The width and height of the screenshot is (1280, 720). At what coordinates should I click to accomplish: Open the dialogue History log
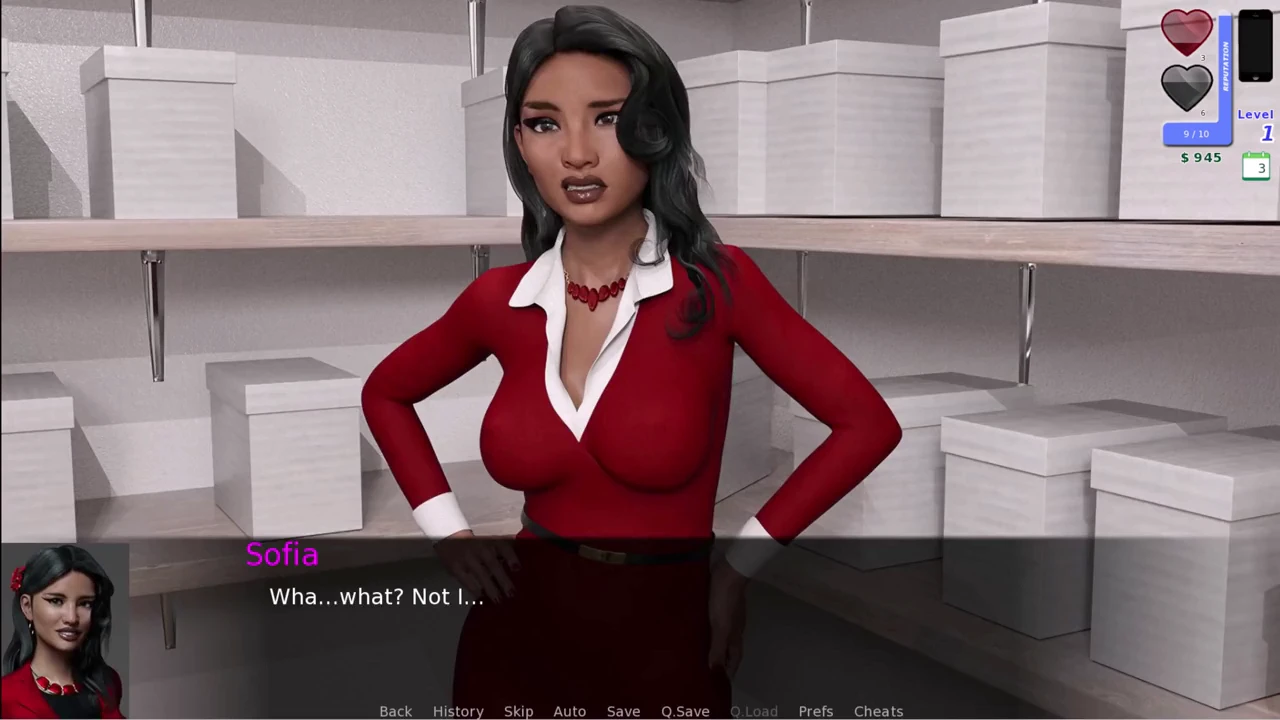point(458,711)
